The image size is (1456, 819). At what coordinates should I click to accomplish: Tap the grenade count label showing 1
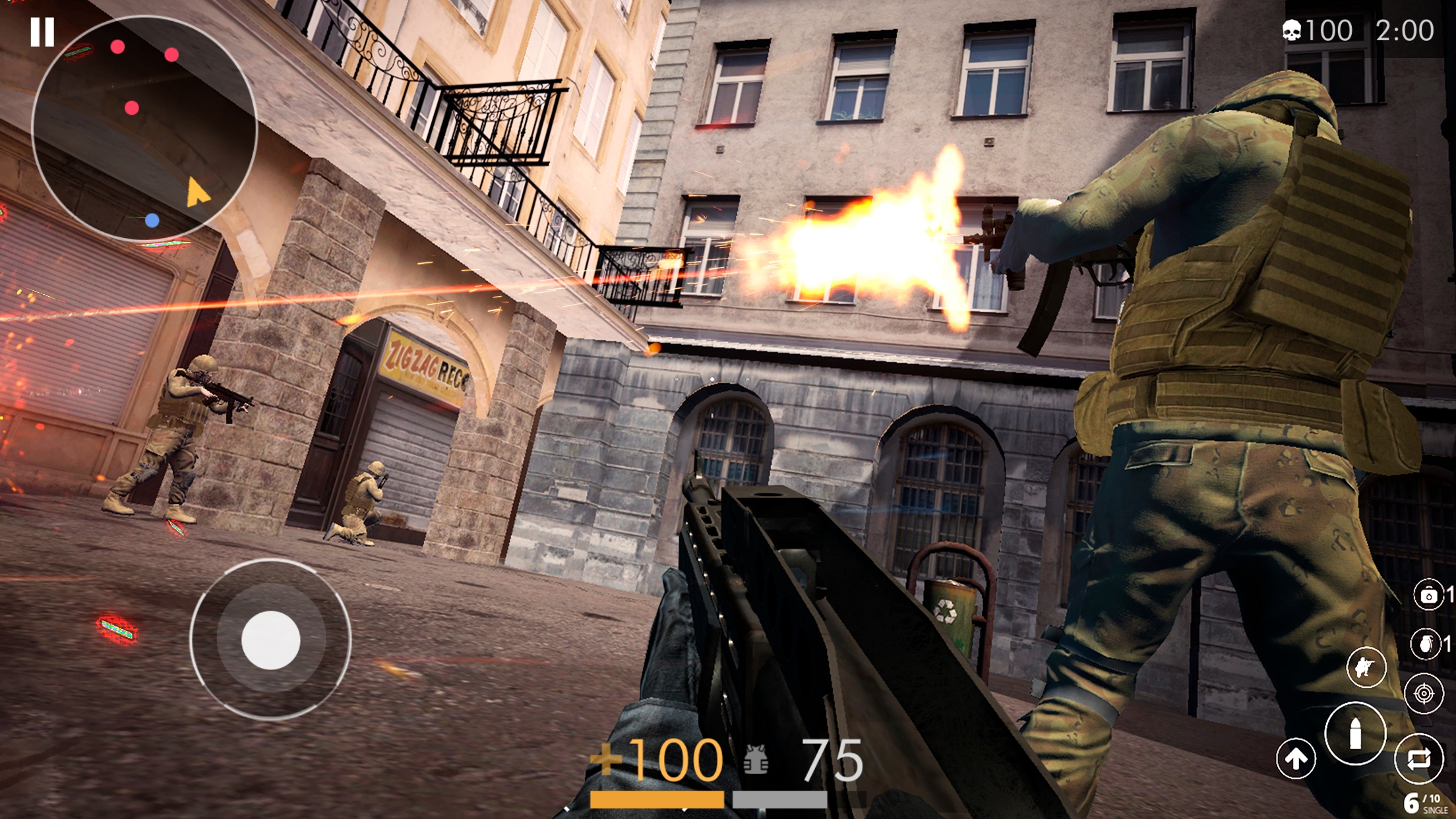tap(1447, 643)
